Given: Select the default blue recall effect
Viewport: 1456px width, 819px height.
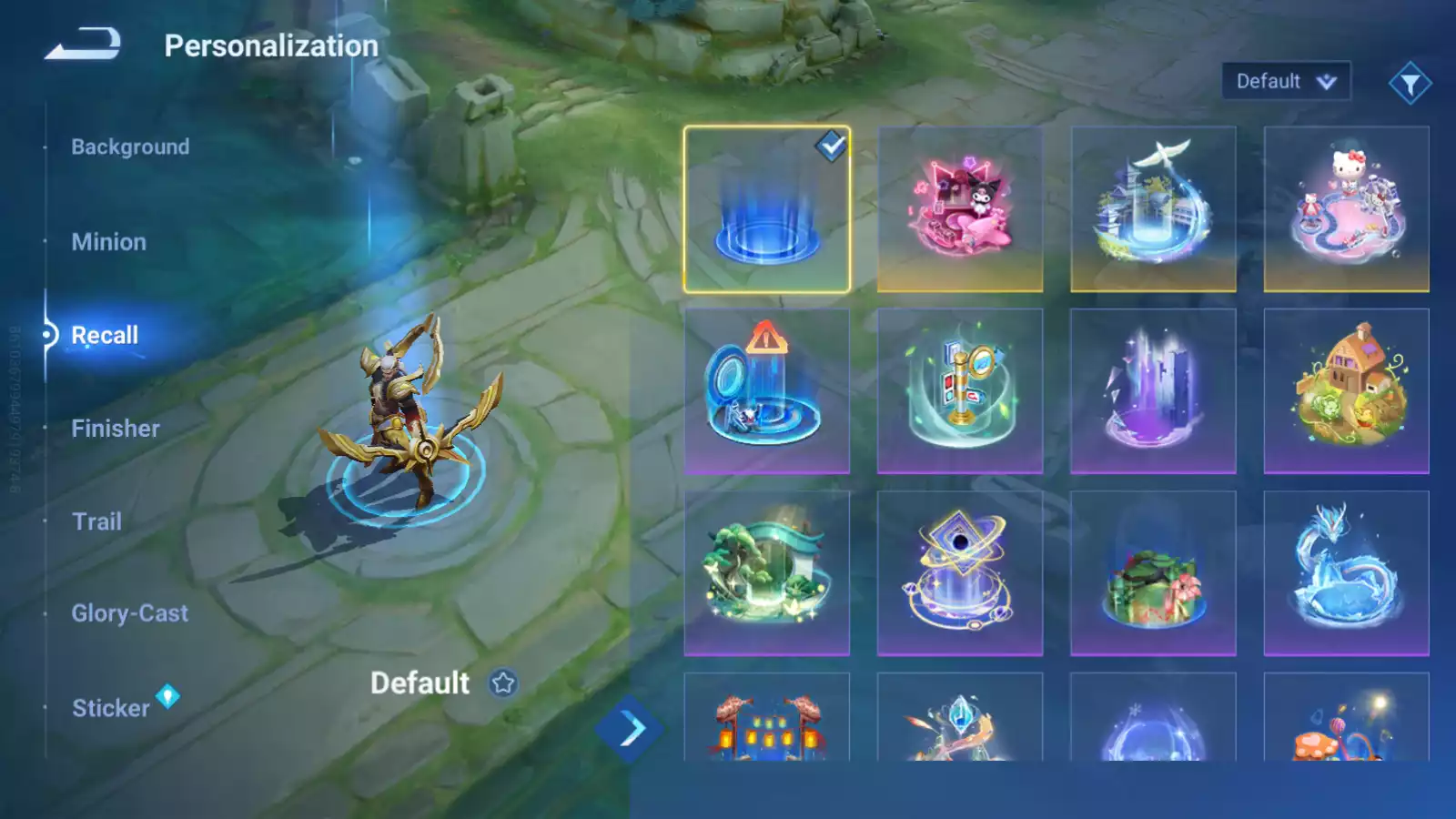Looking at the screenshot, I should 767,209.
